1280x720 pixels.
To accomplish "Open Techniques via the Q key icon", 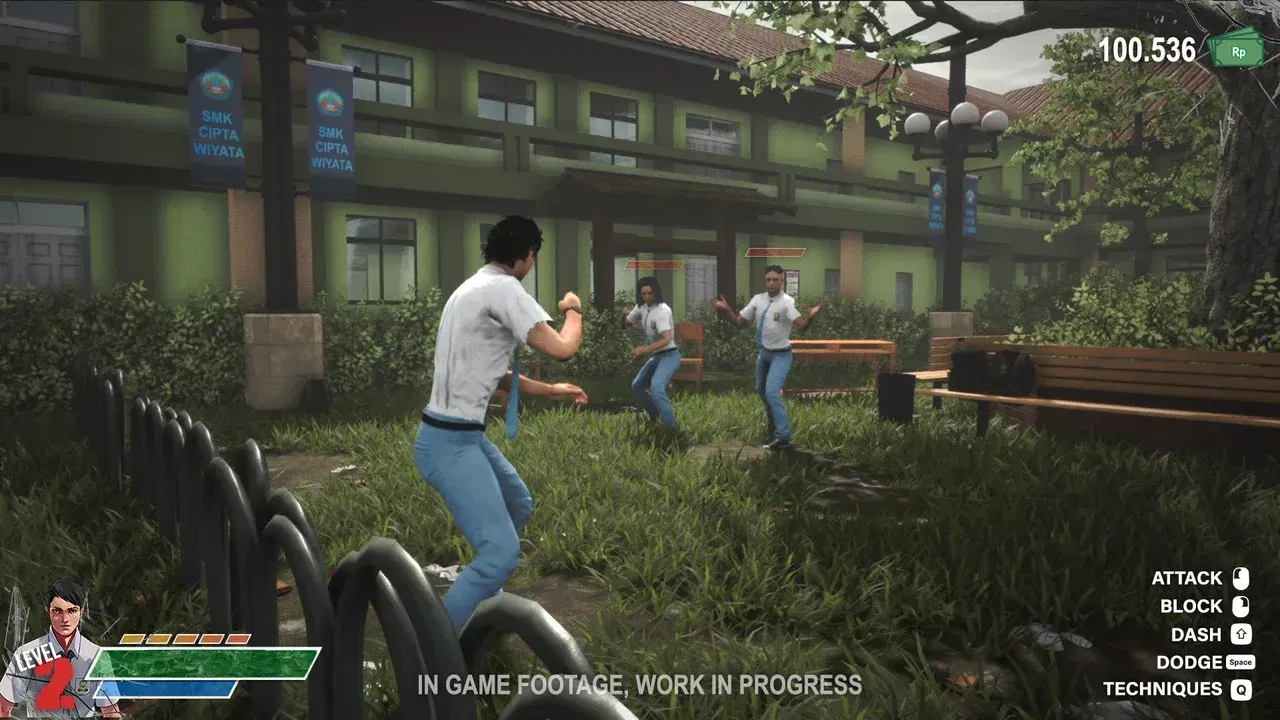I will point(1243,690).
